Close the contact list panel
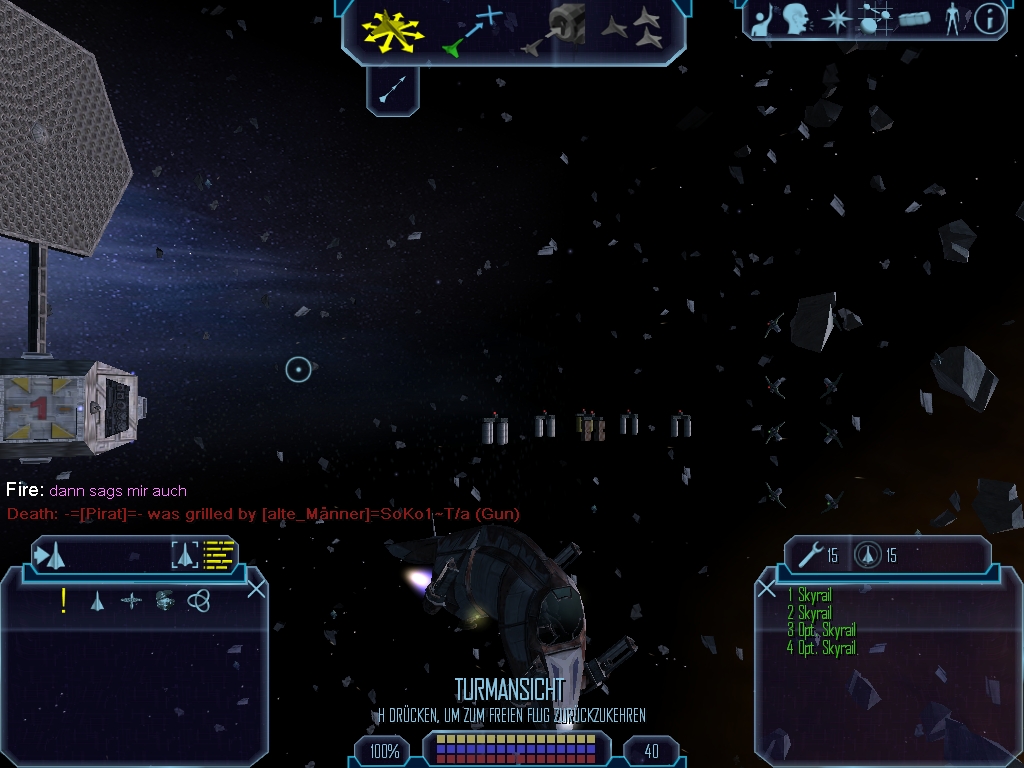The width and height of the screenshot is (1024, 768). [256, 589]
